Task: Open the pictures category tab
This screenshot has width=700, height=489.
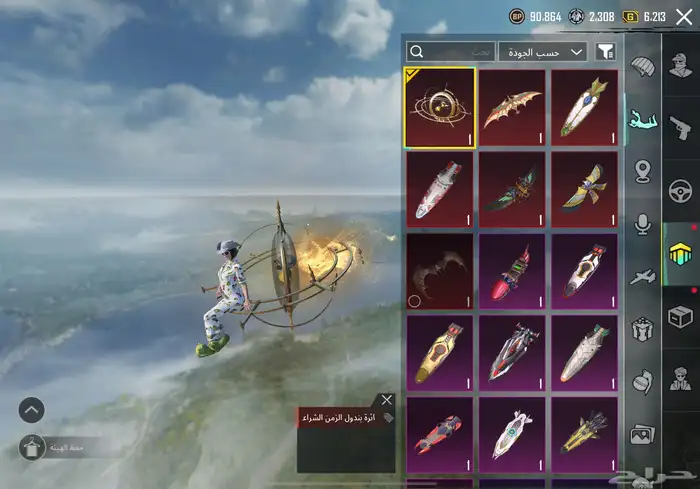Action: pyautogui.click(x=642, y=434)
